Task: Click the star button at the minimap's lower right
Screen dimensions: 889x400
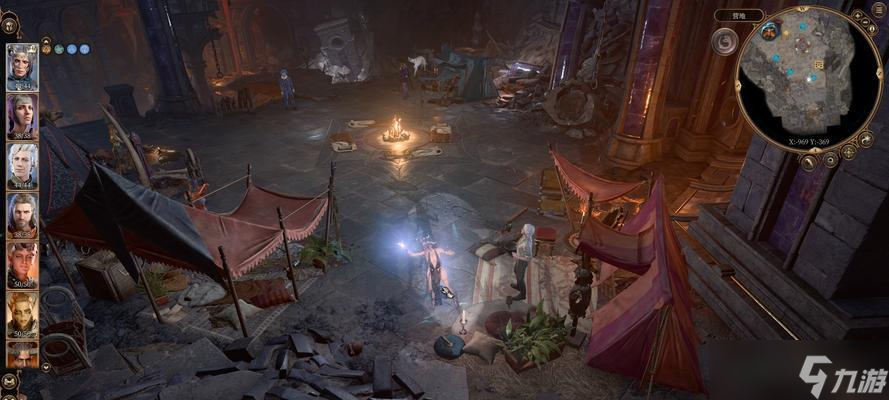Action: (x=848, y=151)
